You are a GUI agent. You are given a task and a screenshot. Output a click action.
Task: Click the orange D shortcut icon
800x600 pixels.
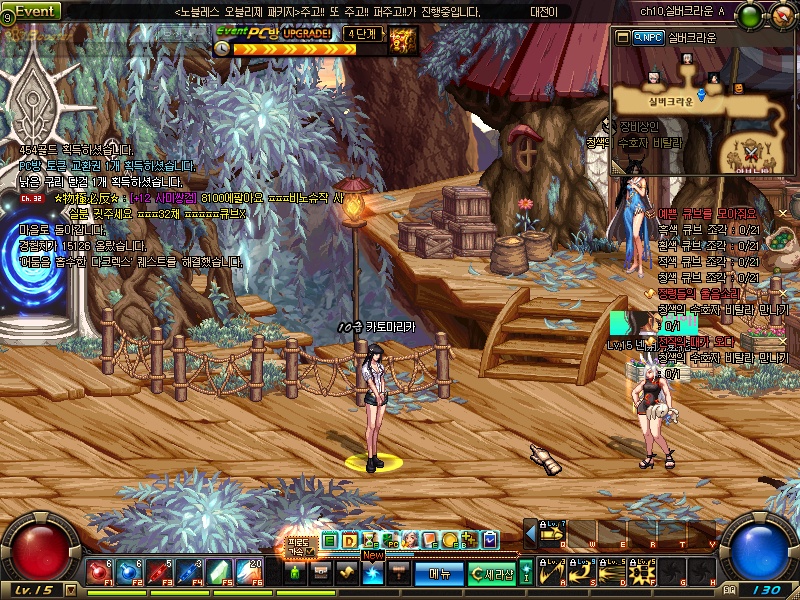click(349, 540)
